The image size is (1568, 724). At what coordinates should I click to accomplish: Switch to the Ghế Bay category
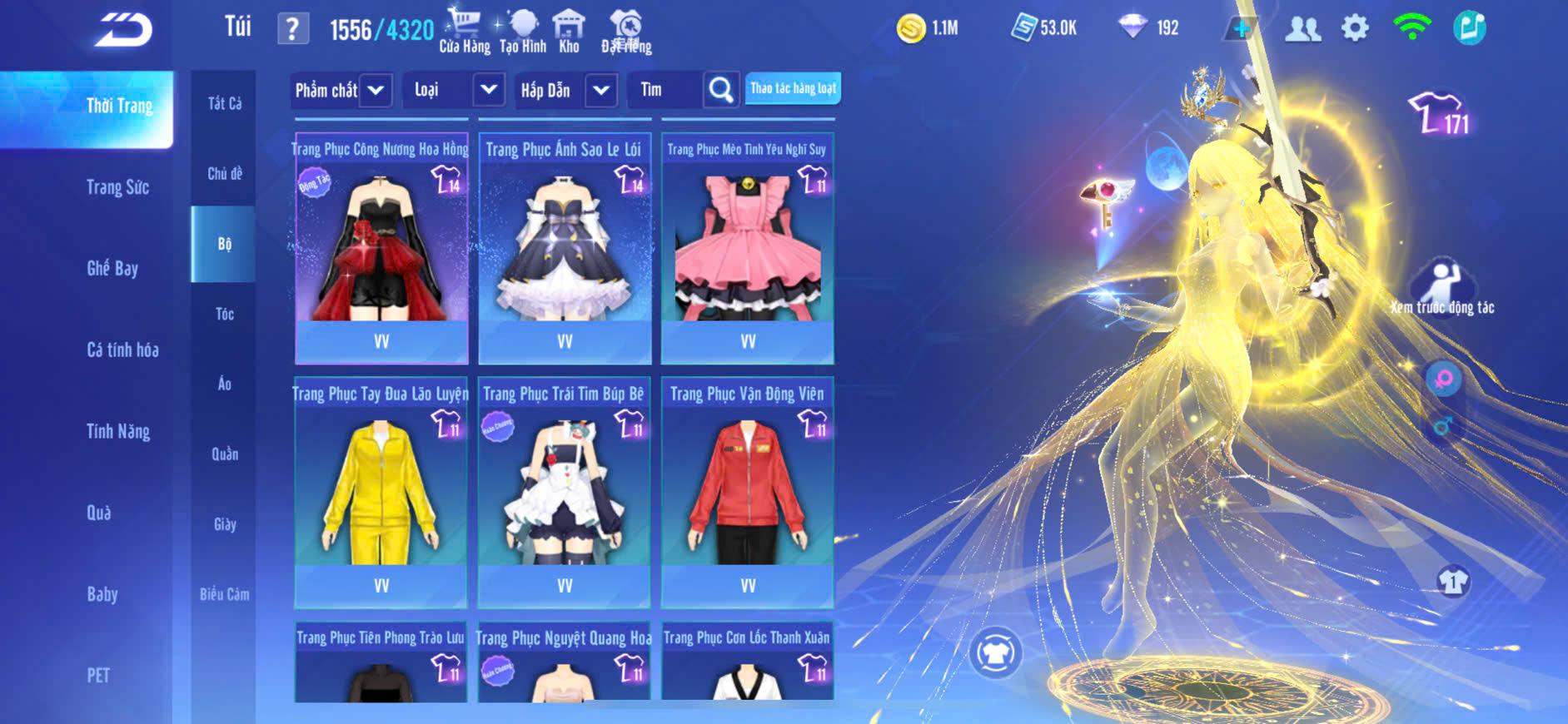point(112,268)
